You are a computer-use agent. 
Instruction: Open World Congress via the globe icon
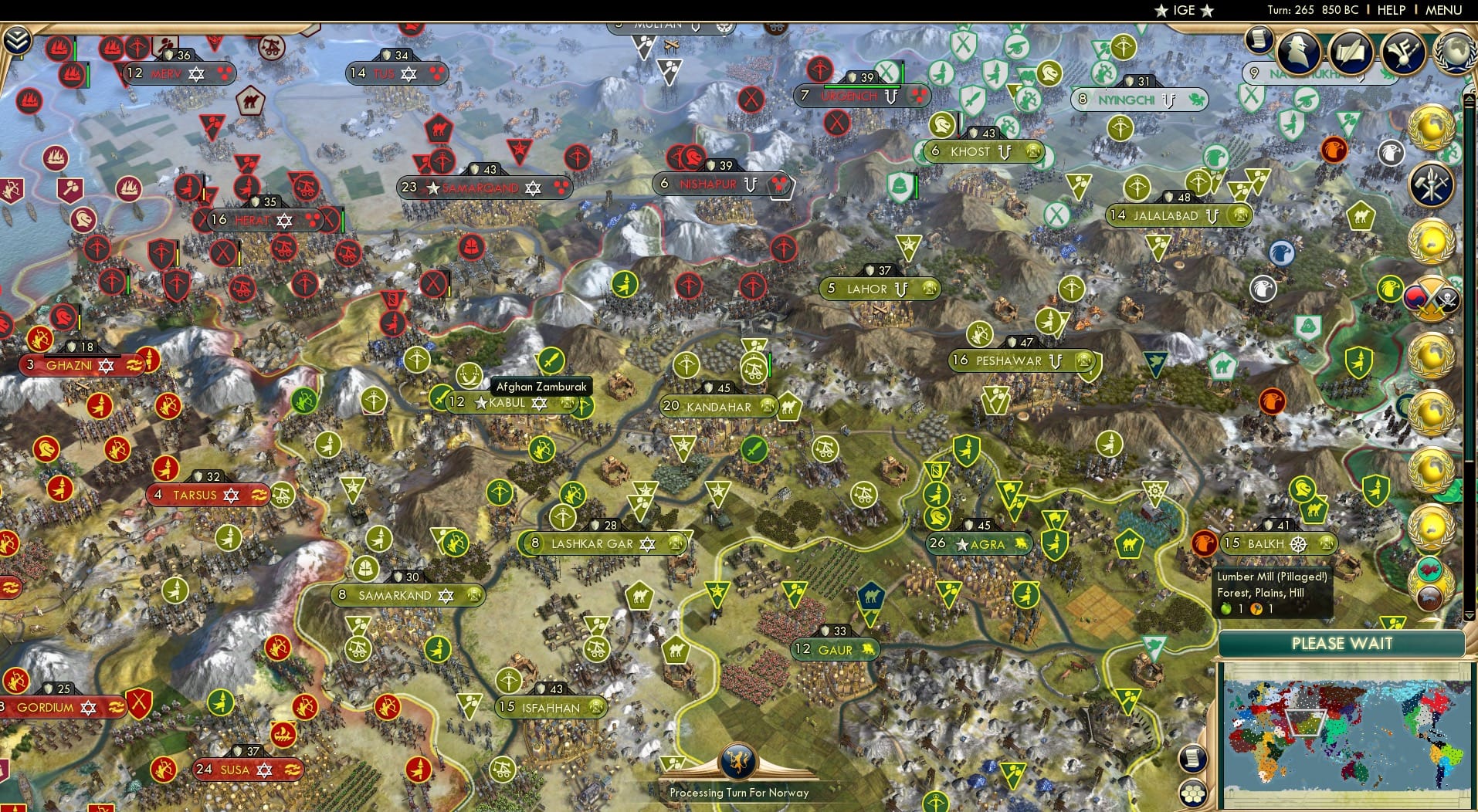[1456, 54]
